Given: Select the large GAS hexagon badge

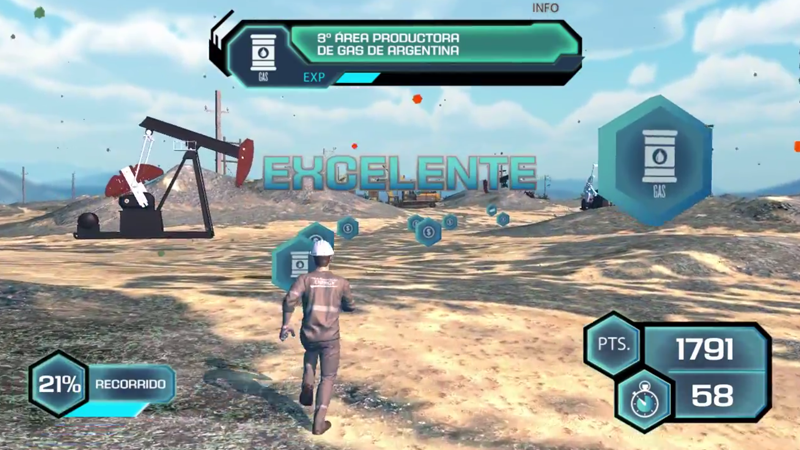Looking at the screenshot, I should [658, 160].
